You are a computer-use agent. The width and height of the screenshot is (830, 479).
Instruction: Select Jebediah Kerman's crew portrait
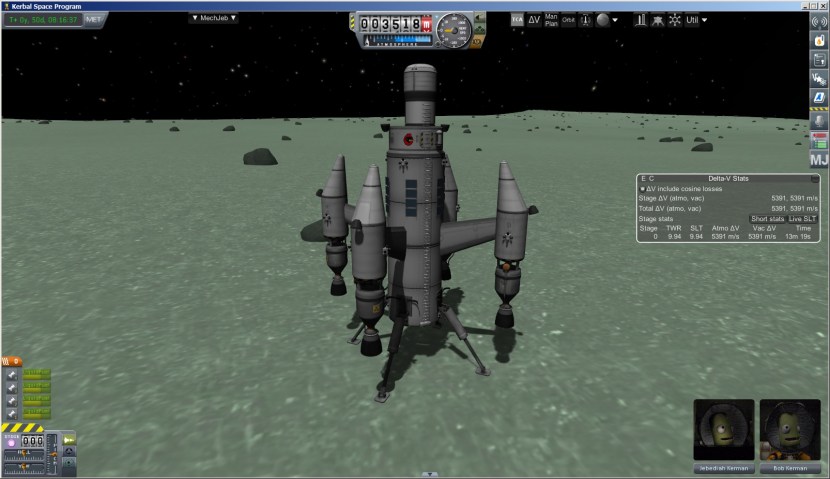tap(724, 431)
